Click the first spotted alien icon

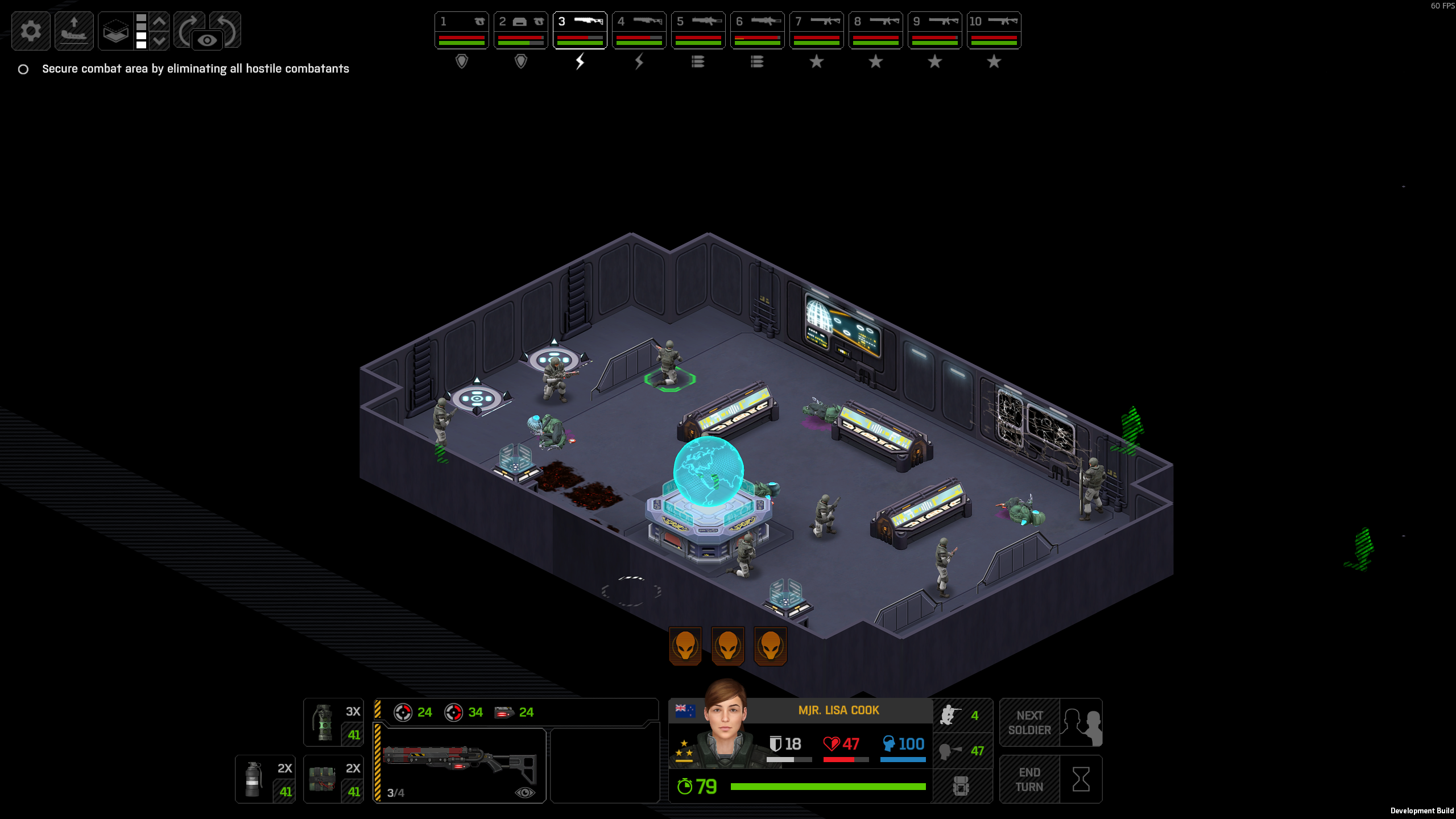(x=685, y=646)
